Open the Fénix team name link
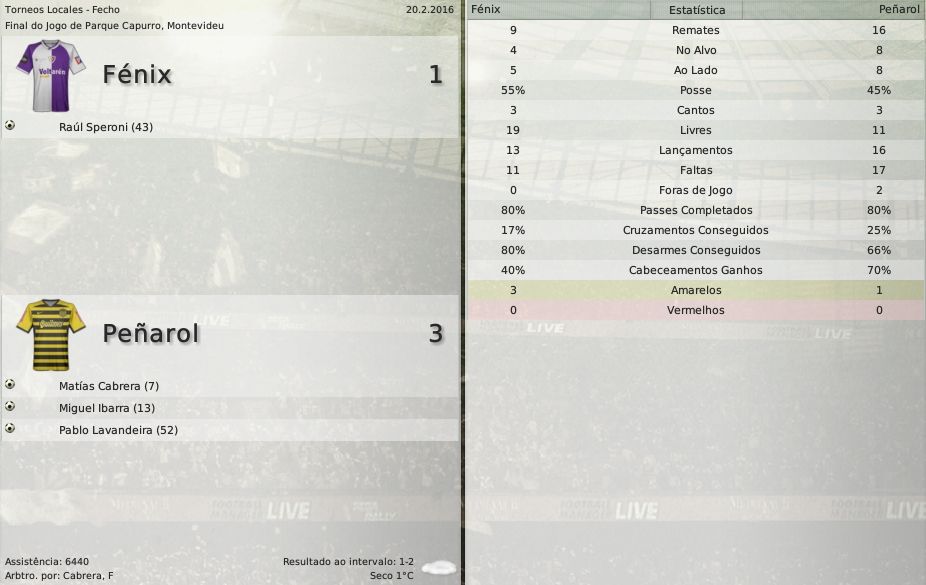This screenshot has height=585, width=926. pyautogui.click(x=137, y=75)
